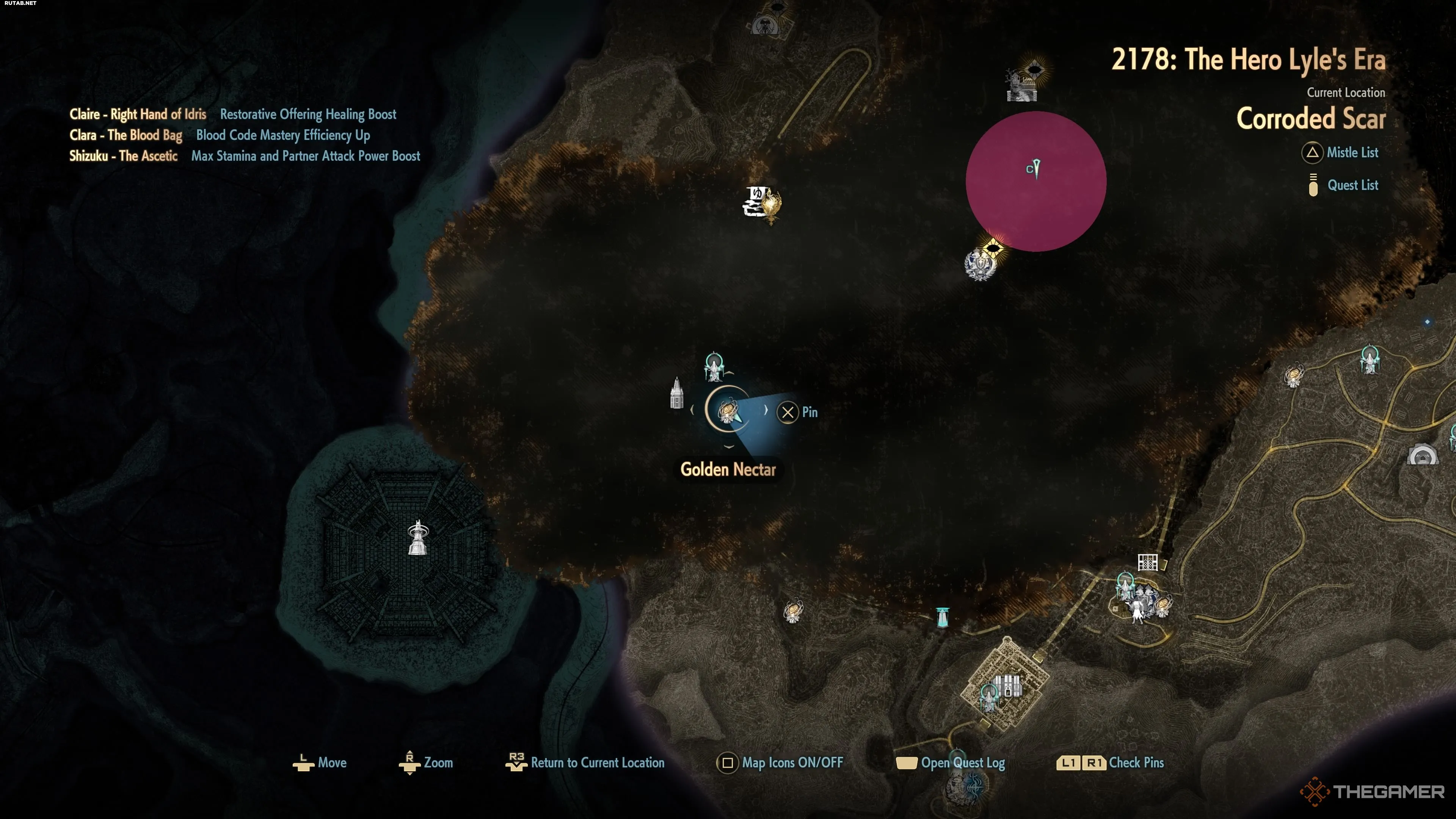
Task: Select the white lattice gate map marker
Action: pos(1147,562)
